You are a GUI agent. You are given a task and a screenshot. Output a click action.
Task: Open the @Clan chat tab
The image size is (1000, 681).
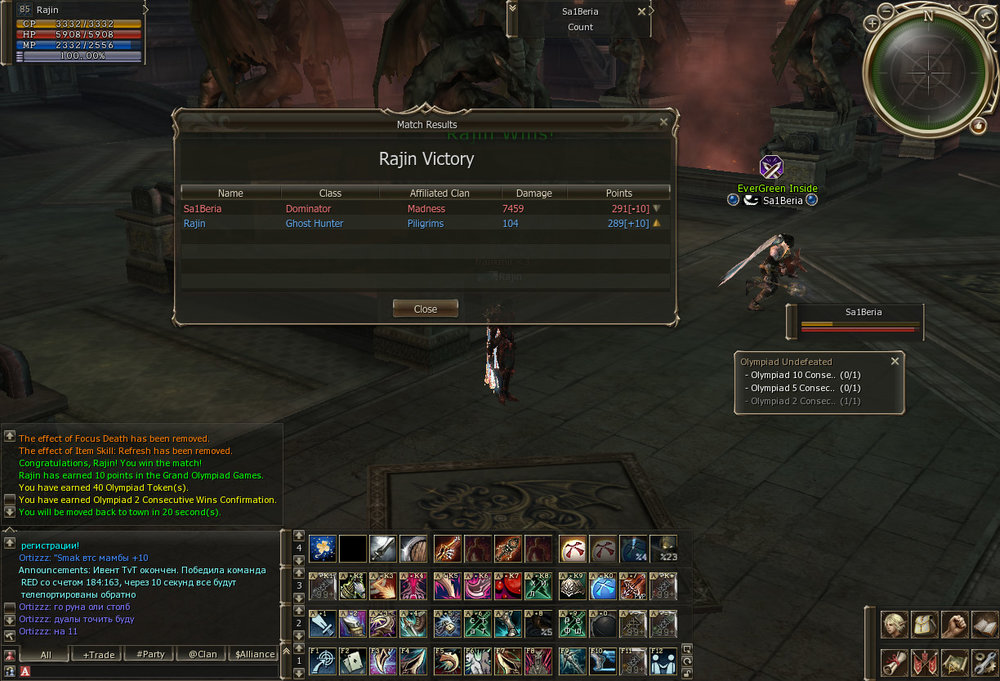(x=202, y=655)
